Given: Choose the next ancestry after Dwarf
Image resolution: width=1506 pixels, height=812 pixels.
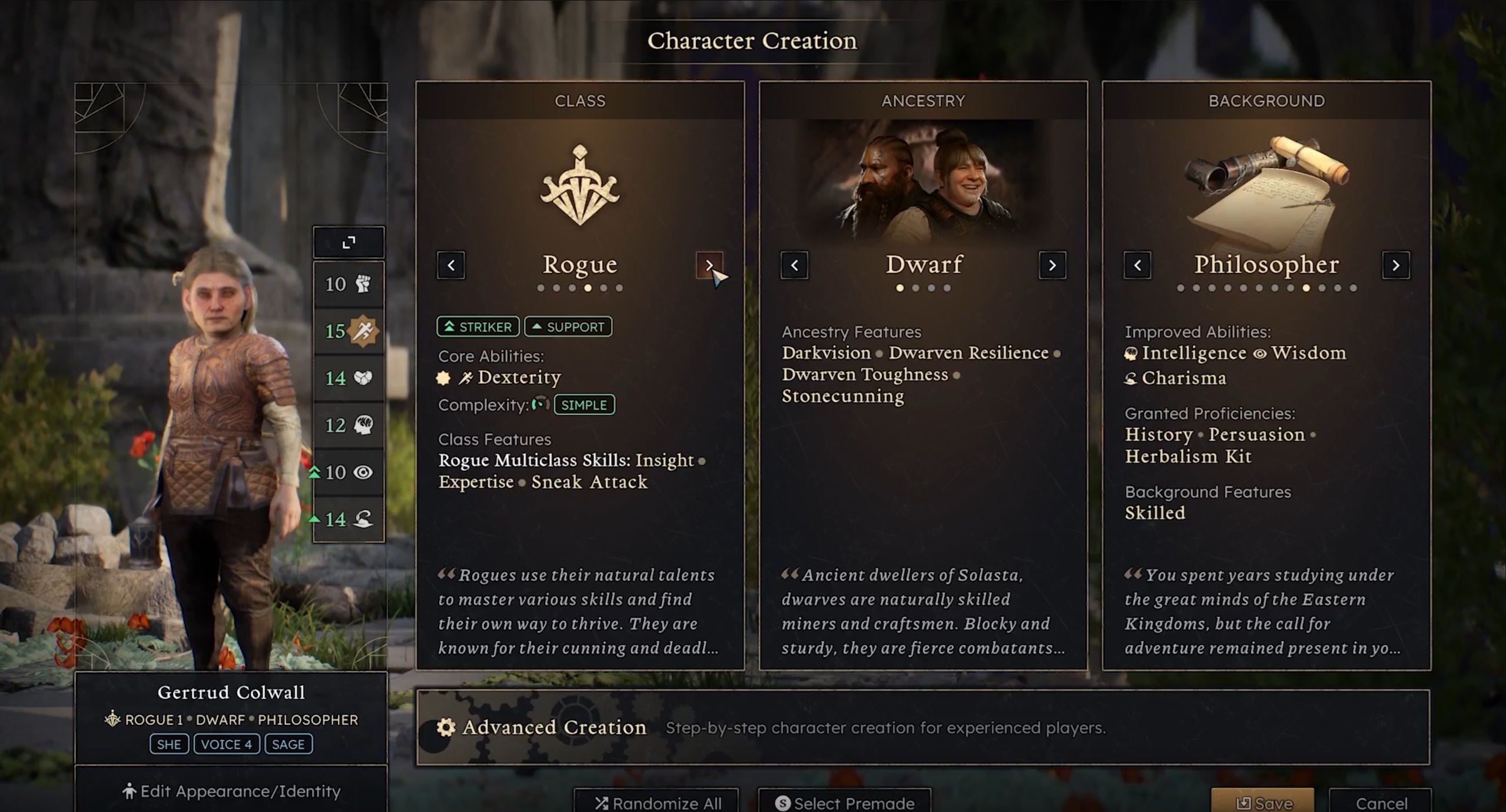Looking at the screenshot, I should coord(1052,265).
